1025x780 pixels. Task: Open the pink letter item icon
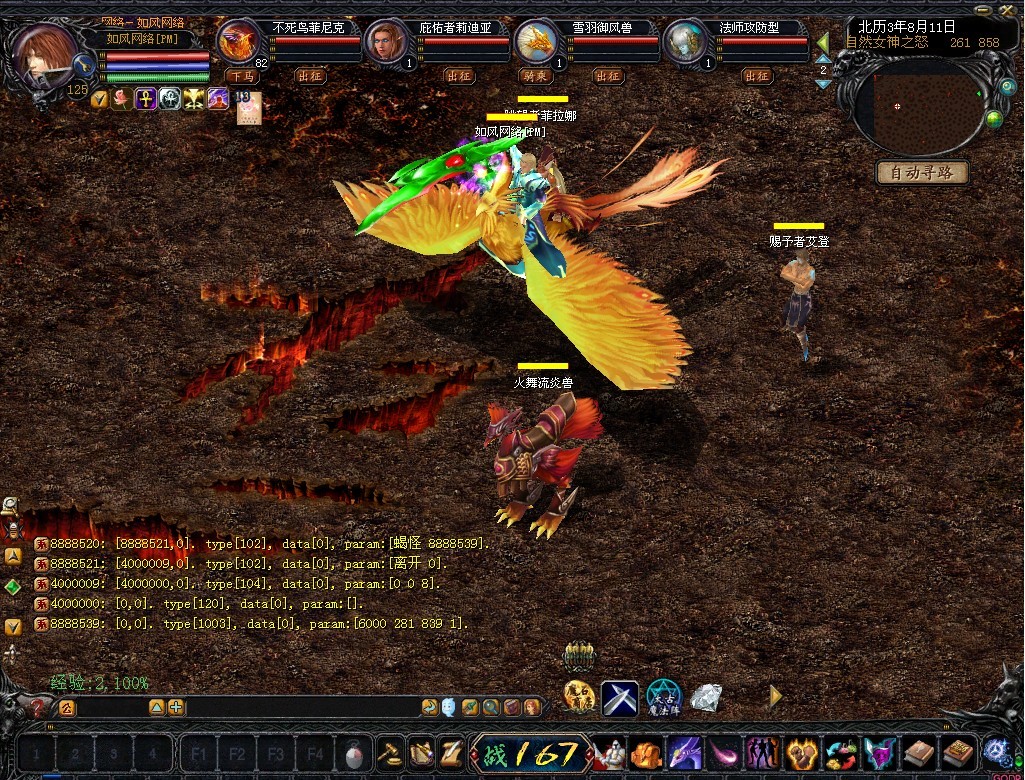click(x=248, y=107)
